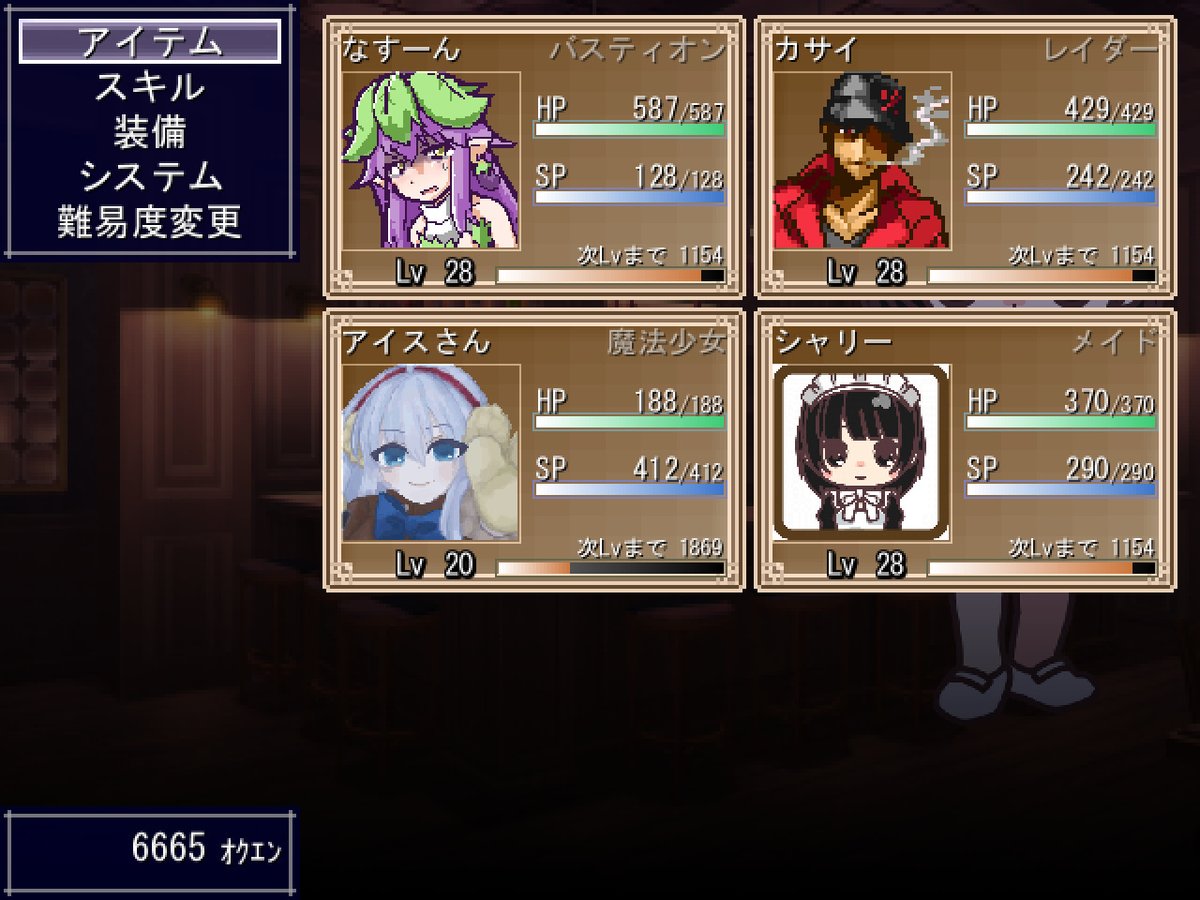Open the 装備 equipment menu
1200x900 pixels.
[150, 132]
